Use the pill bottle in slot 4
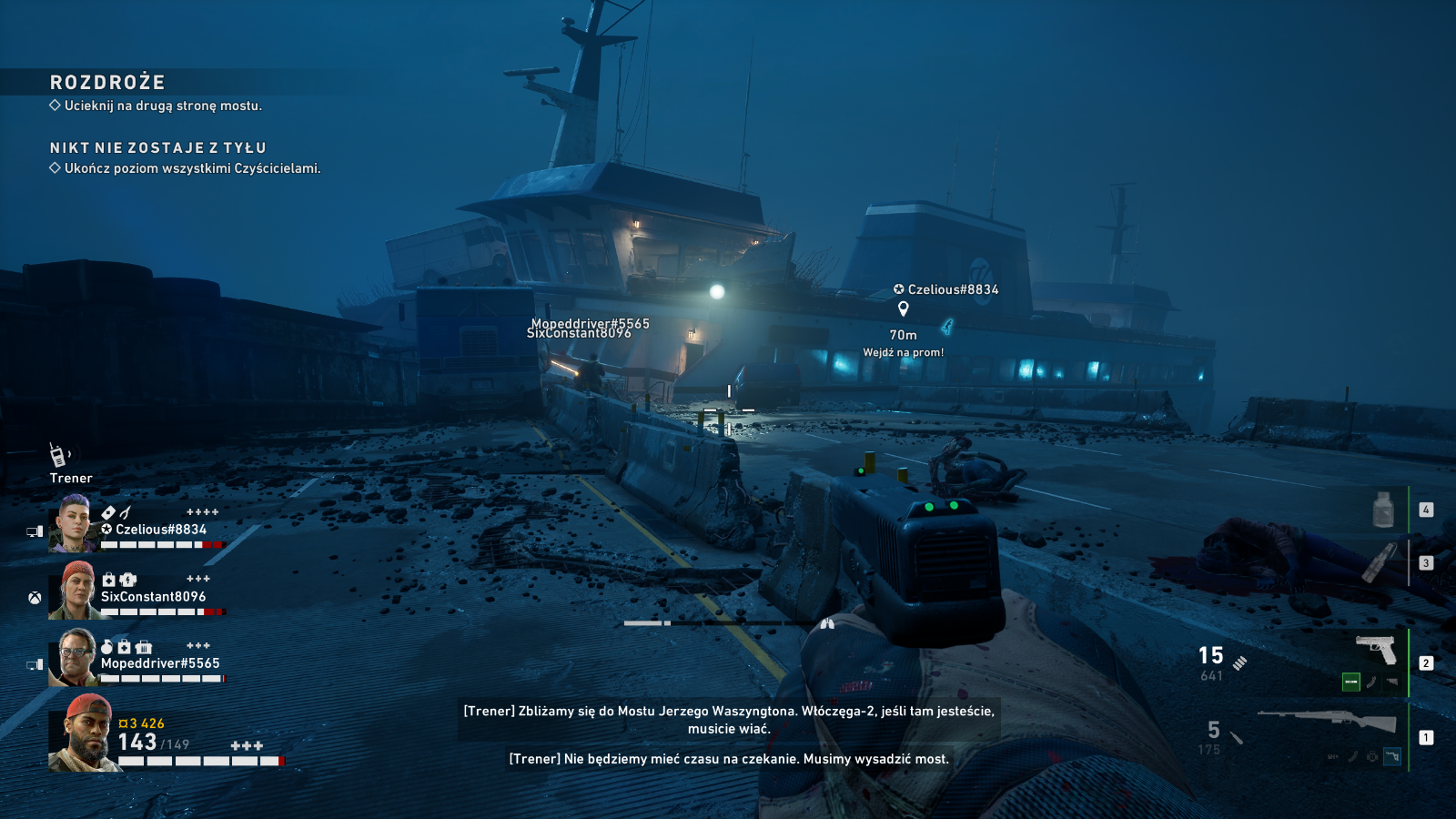This screenshot has width=1456, height=819. tap(1383, 510)
